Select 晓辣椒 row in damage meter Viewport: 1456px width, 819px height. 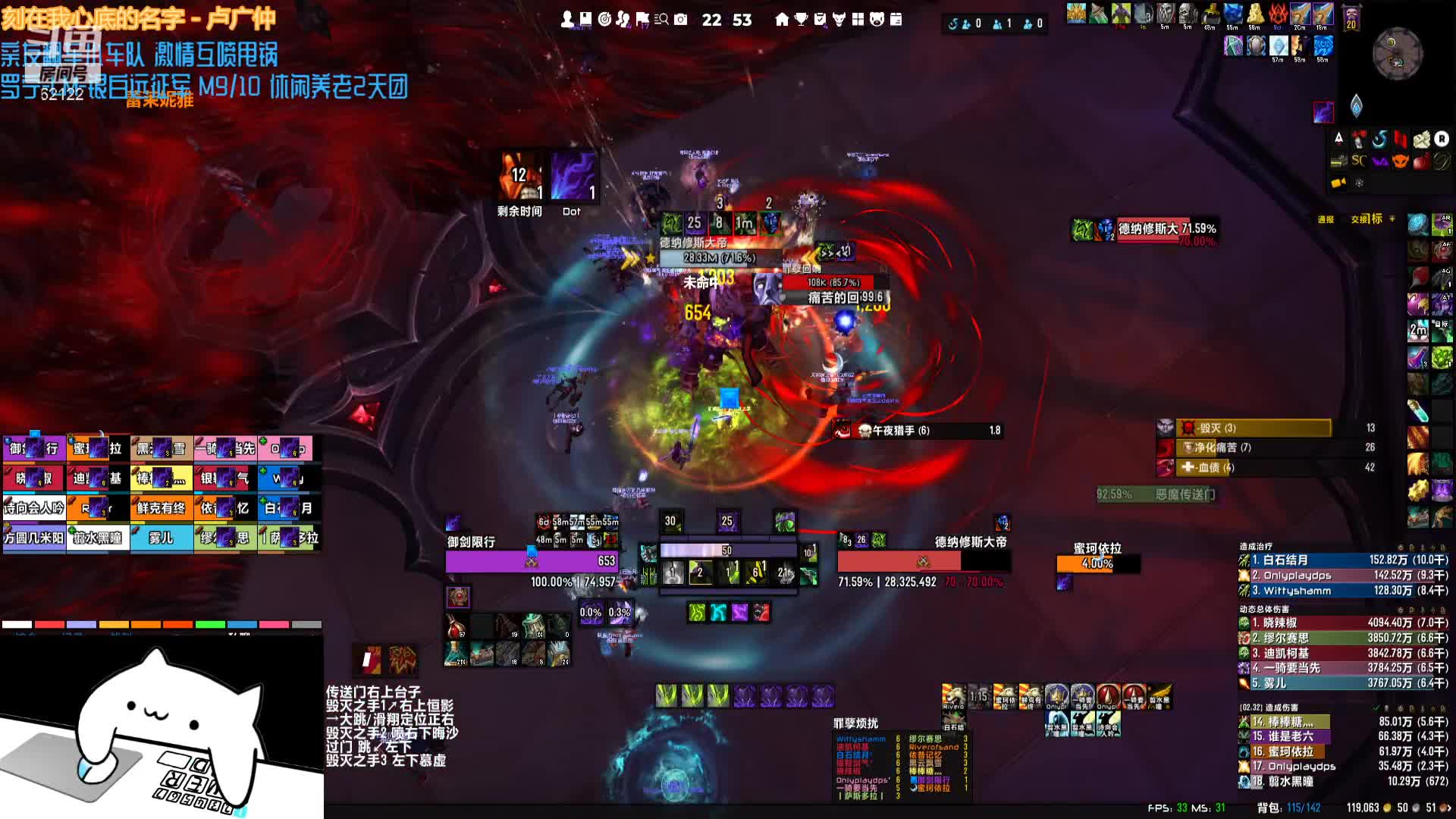point(1343,623)
